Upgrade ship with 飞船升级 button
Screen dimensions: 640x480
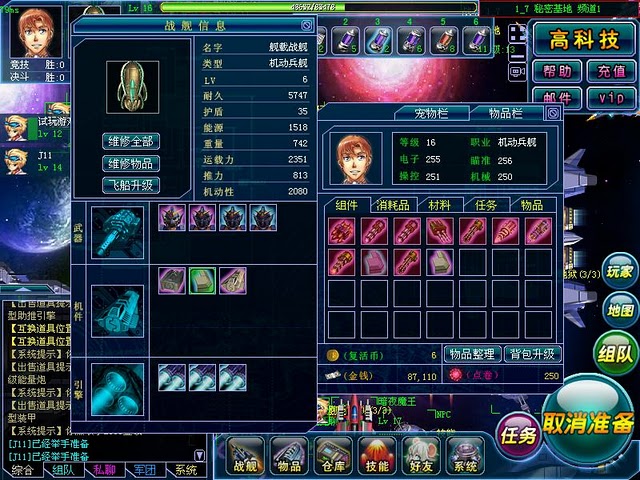[x=131, y=185]
